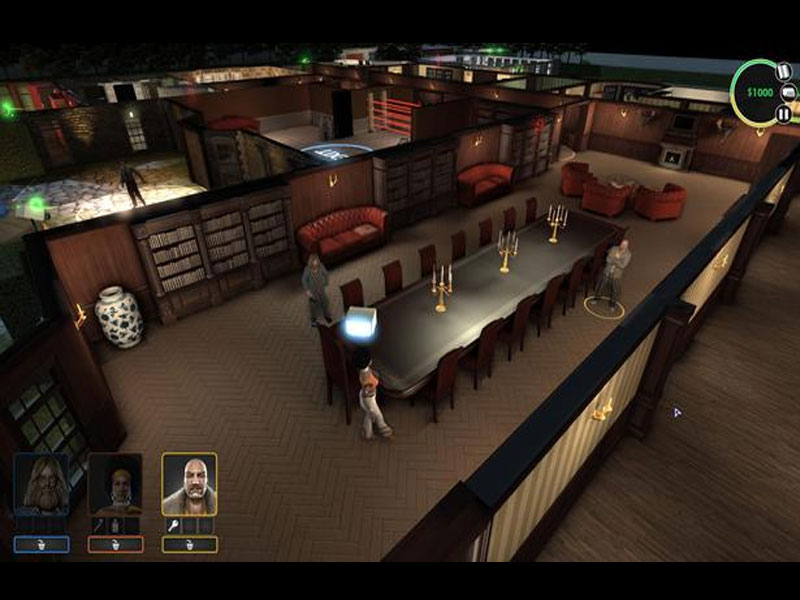The image size is (800, 600).
Task: Click the orange-framed loot bag button
Action: 115,545
